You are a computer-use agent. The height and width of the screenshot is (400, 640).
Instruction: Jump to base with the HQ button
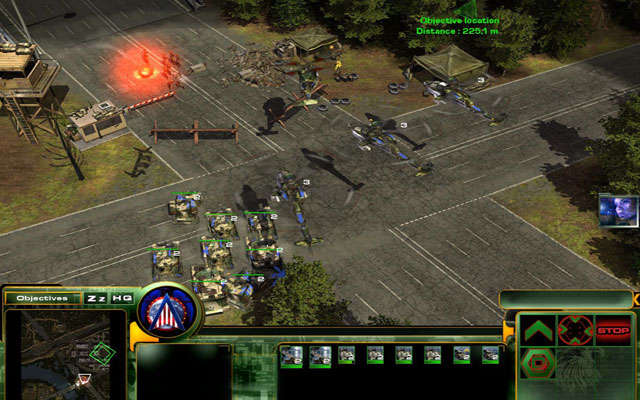click(122, 298)
